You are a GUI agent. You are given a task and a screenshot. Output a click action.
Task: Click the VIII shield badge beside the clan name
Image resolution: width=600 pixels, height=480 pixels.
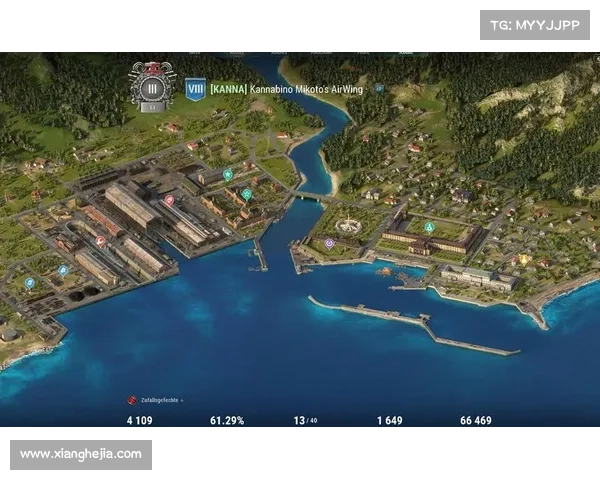pyautogui.click(x=196, y=89)
